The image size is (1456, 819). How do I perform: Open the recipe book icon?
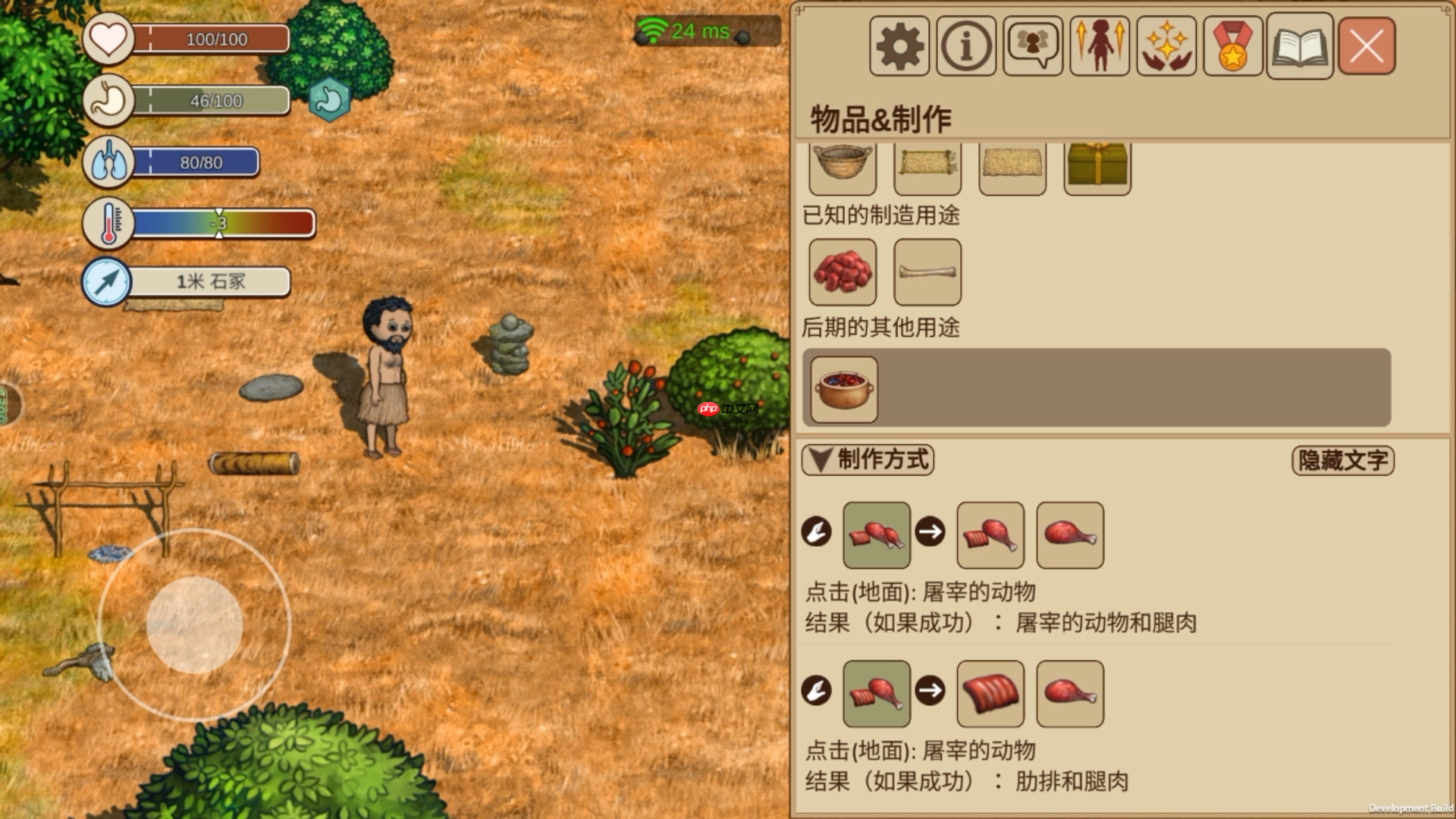tap(1299, 46)
